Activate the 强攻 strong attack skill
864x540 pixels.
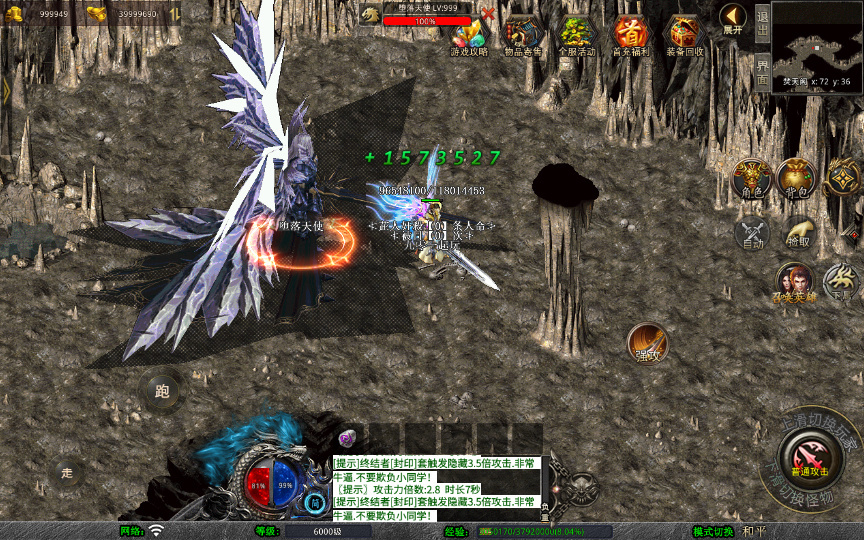coord(647,344)
